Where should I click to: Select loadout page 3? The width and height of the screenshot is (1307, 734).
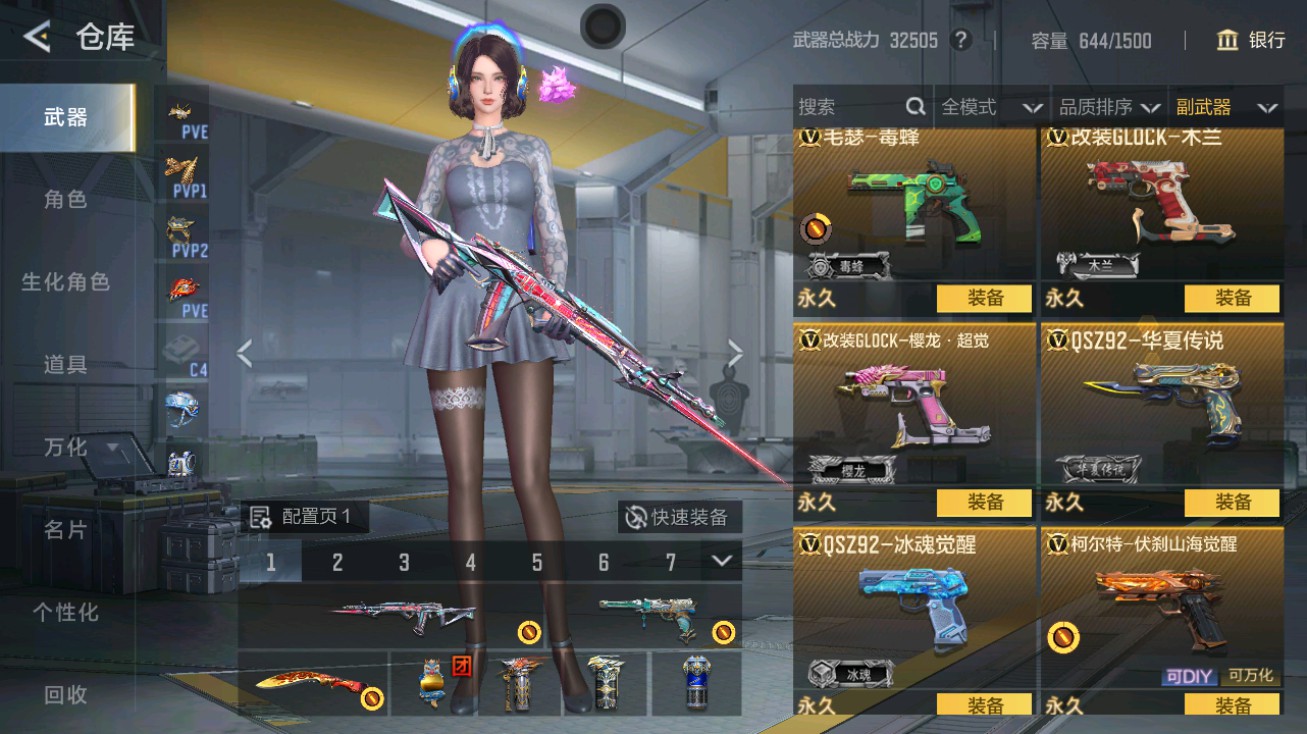[x=404, y=562]
